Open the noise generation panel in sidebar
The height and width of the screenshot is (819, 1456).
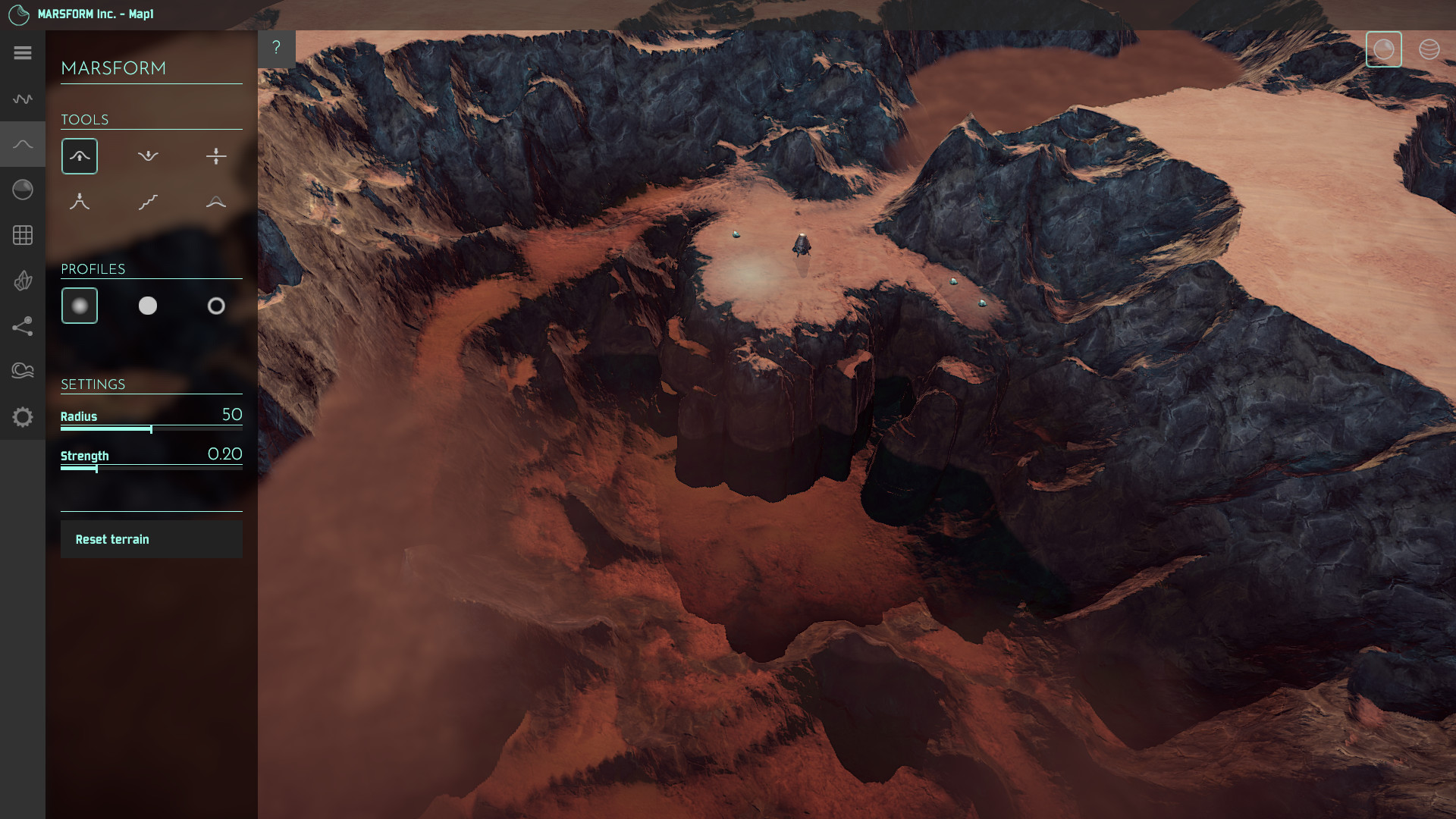coord(23,99)
